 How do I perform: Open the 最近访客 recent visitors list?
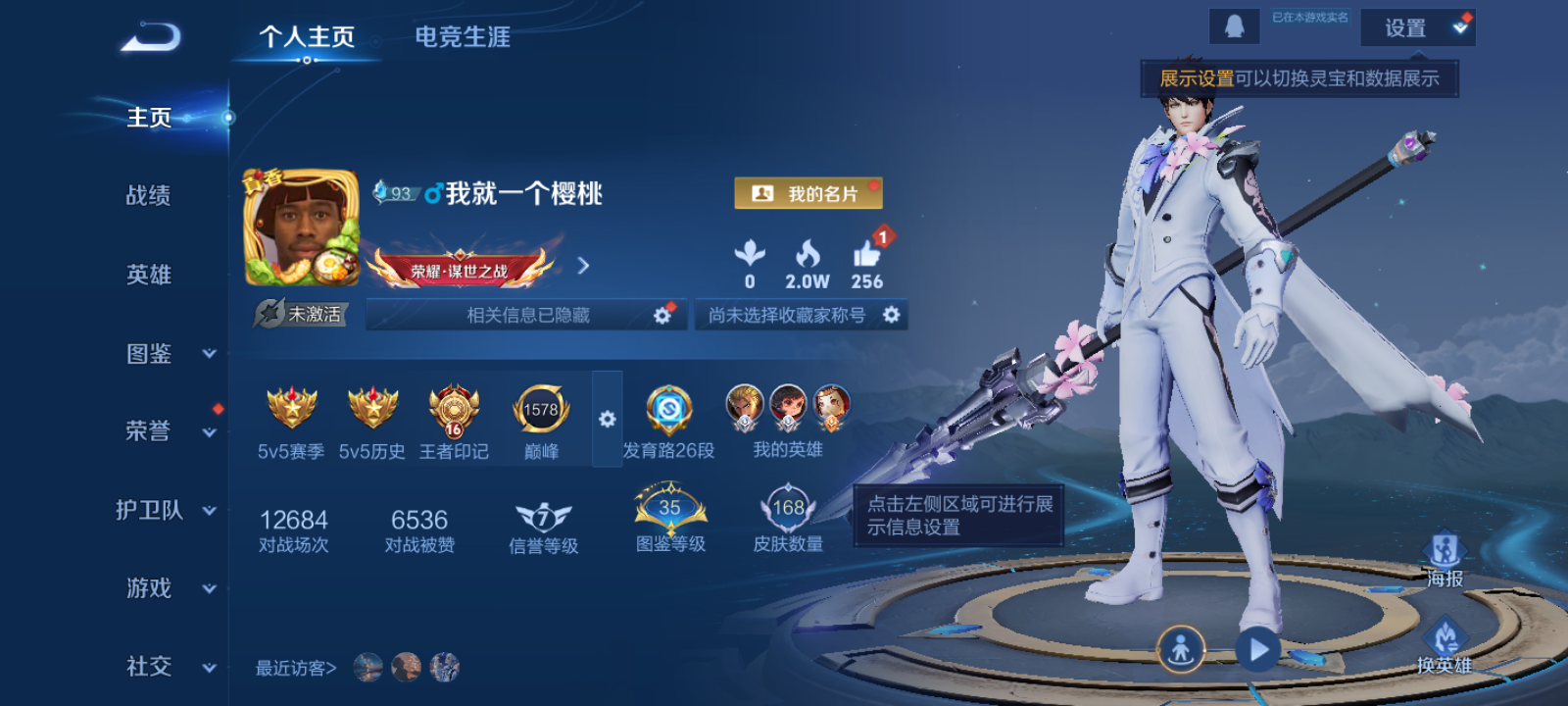[x=294, y=667]
